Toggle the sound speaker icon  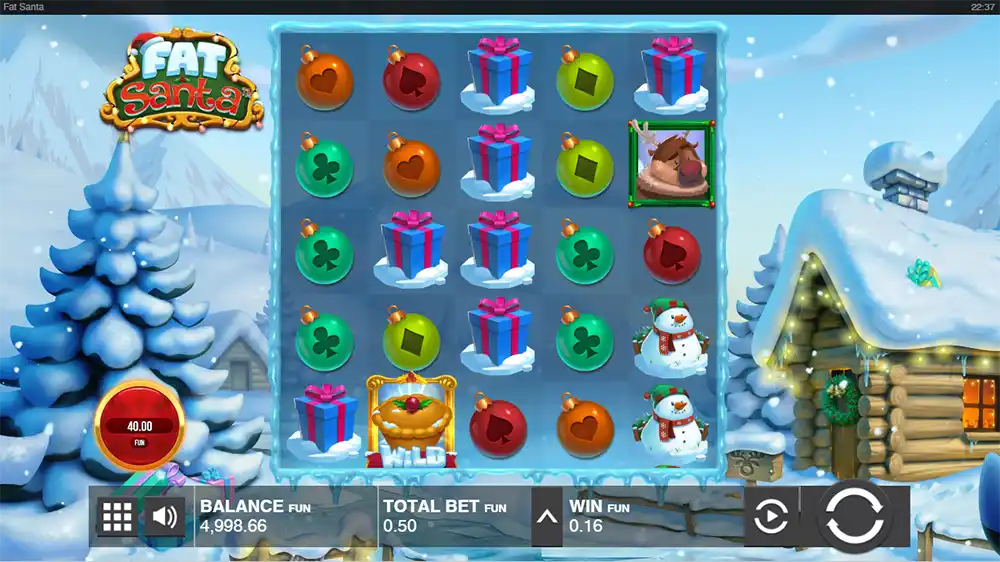165,517
